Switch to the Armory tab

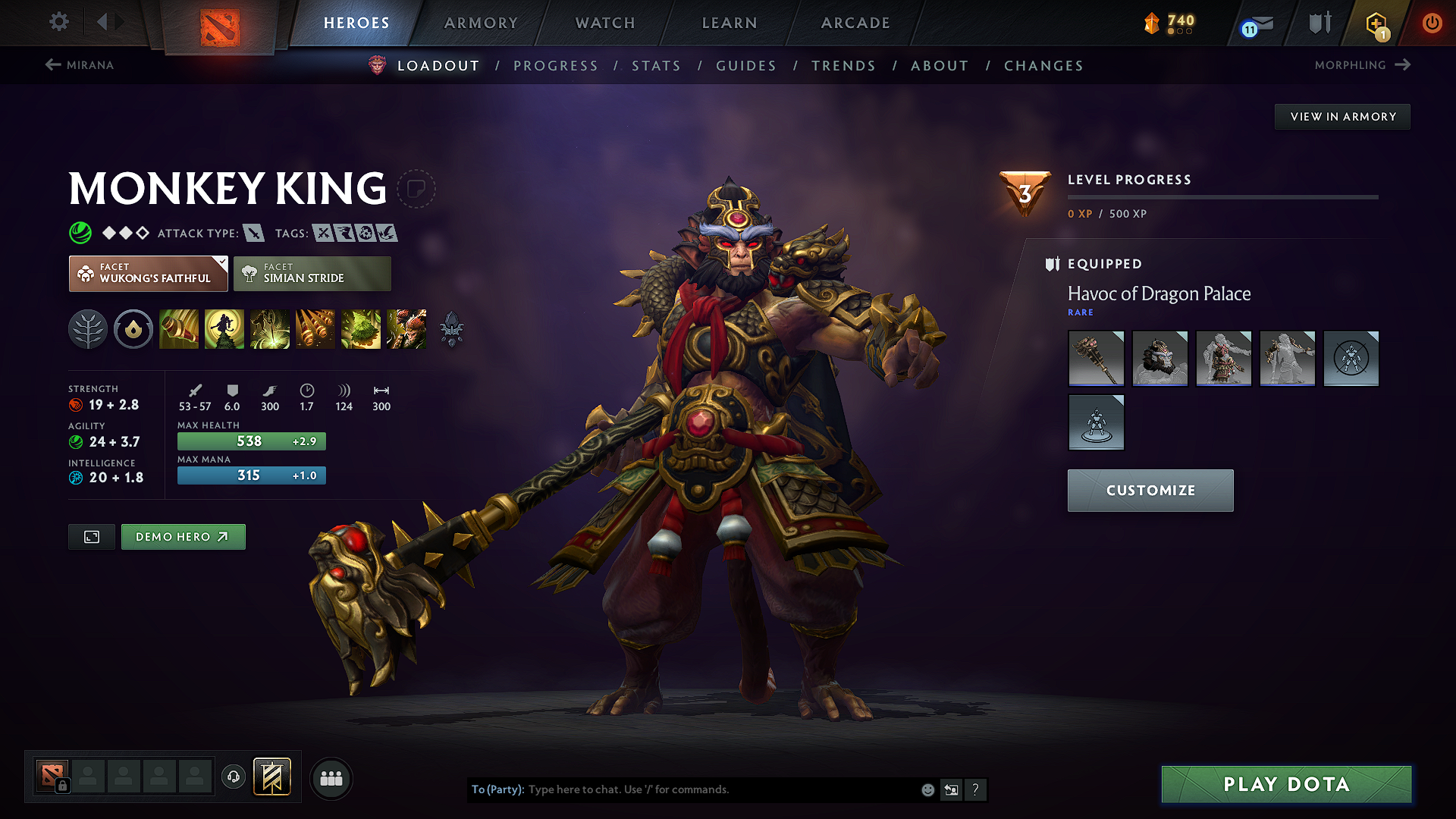click(481, 23)
